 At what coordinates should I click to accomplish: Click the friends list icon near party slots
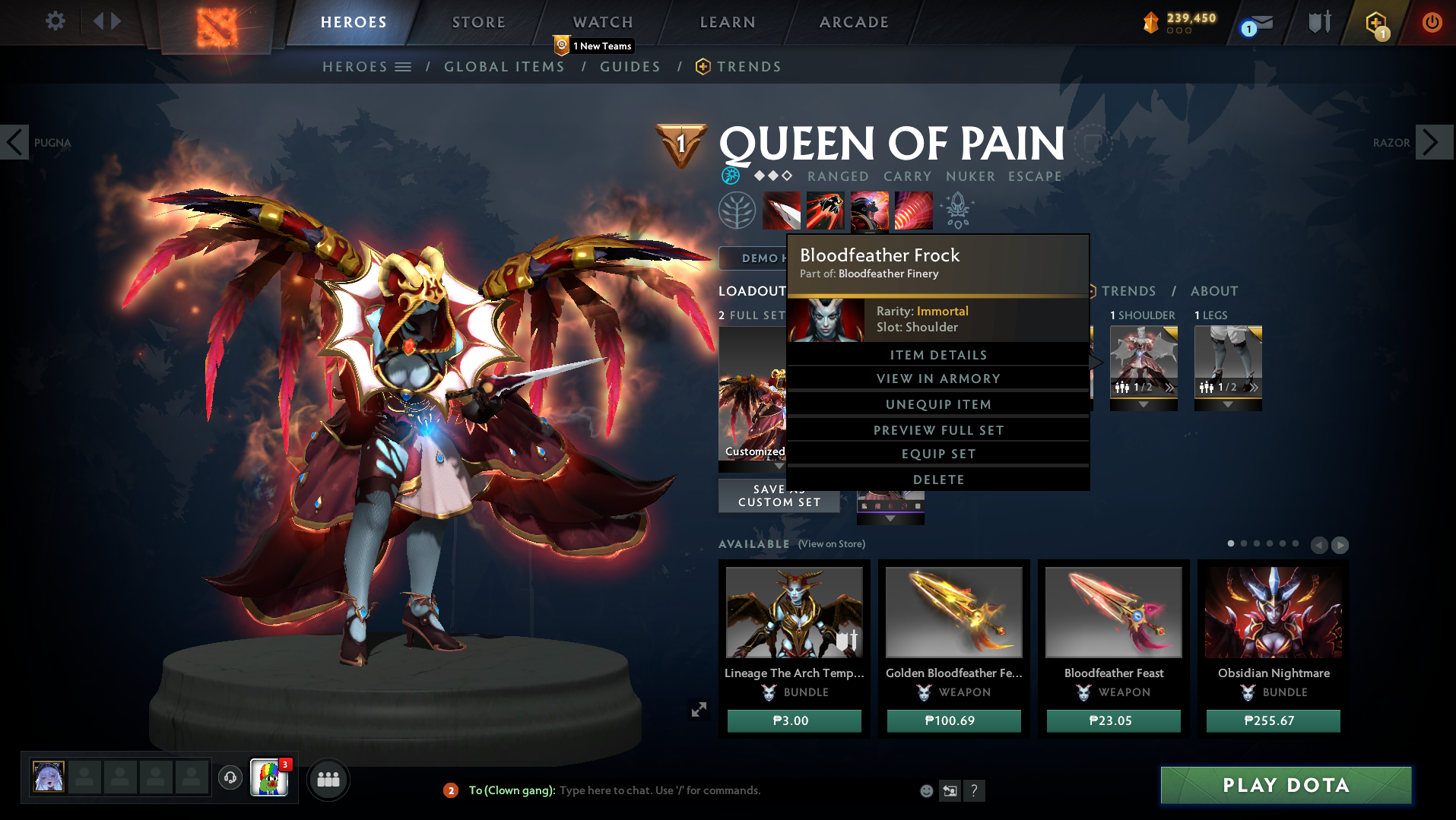328,779
